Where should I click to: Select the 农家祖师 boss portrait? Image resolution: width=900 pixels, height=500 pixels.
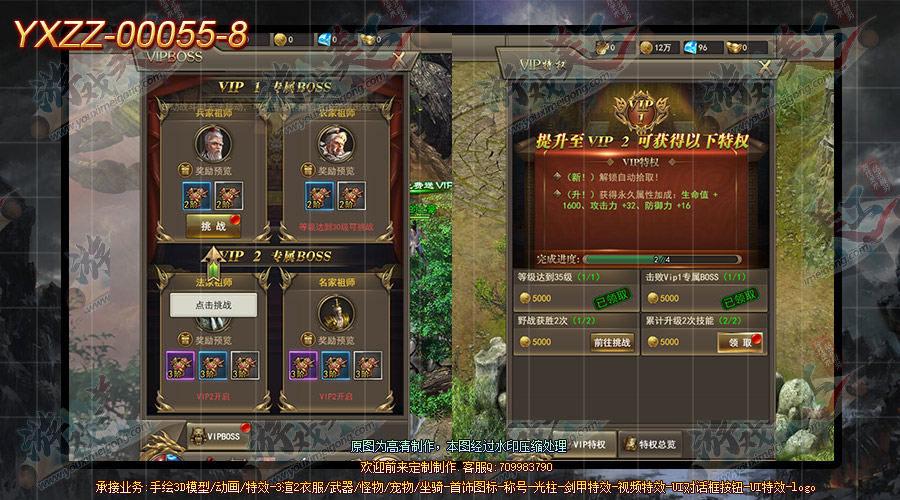point(334,147)
